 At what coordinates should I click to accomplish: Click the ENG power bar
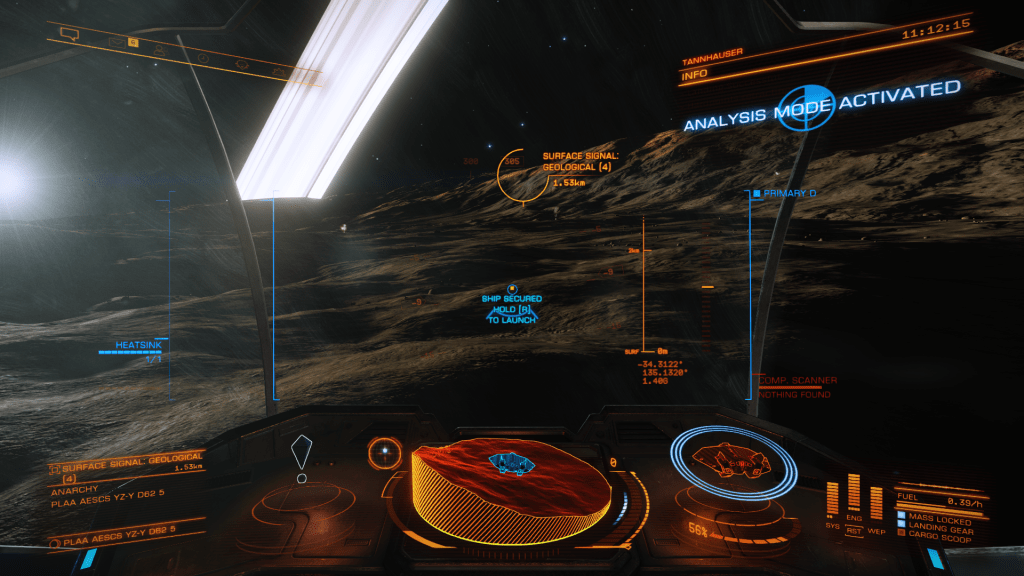click(854, 493)
